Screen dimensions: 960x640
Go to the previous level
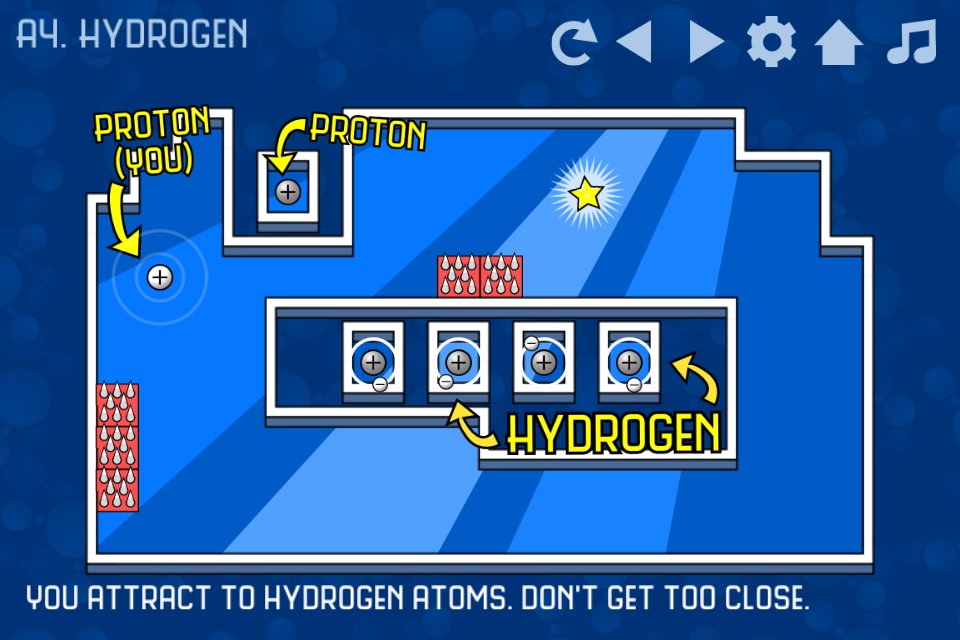pos(634,42)
